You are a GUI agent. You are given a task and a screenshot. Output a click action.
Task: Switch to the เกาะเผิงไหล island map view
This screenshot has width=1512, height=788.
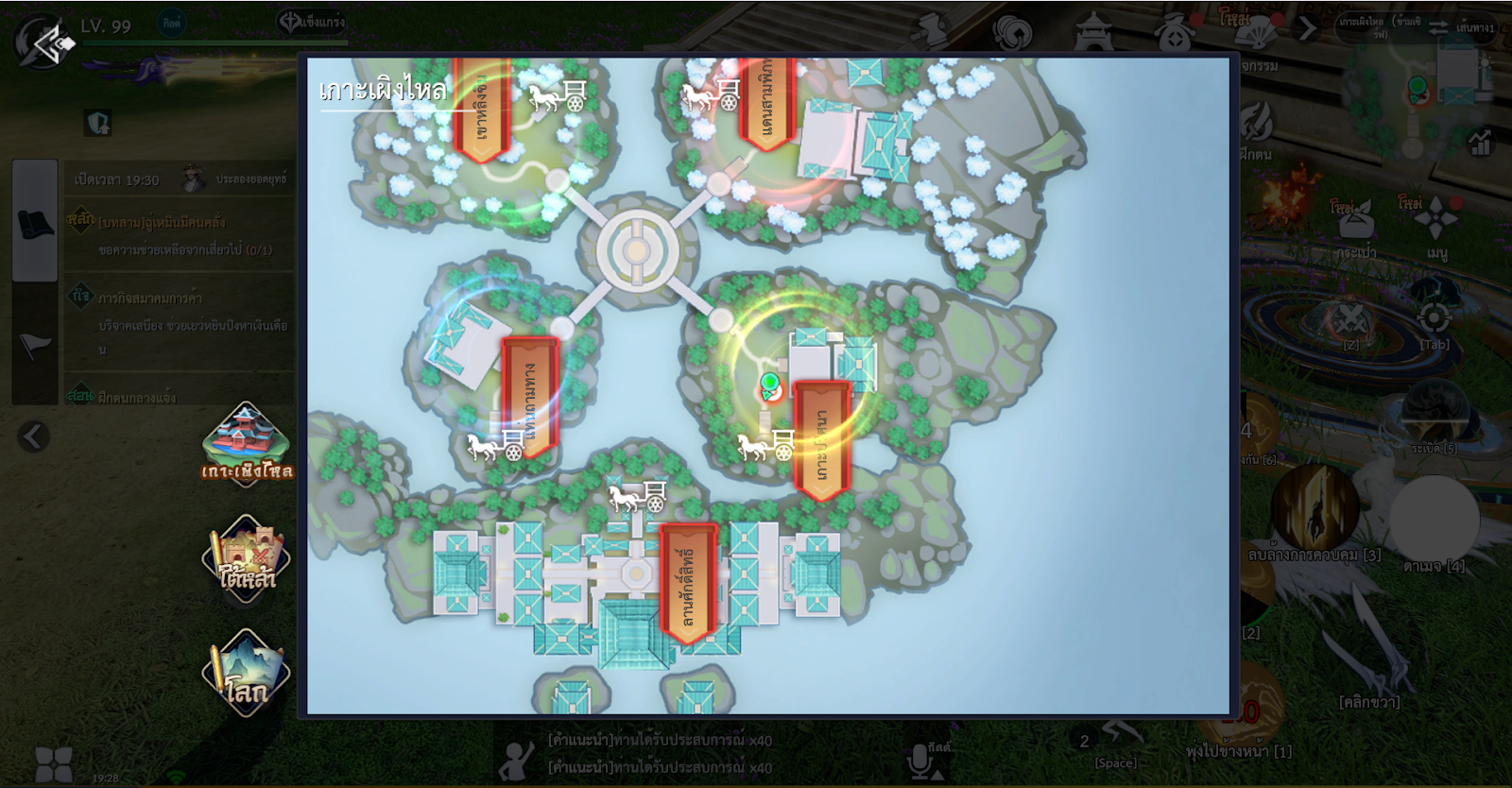click(x=246, y=444)
